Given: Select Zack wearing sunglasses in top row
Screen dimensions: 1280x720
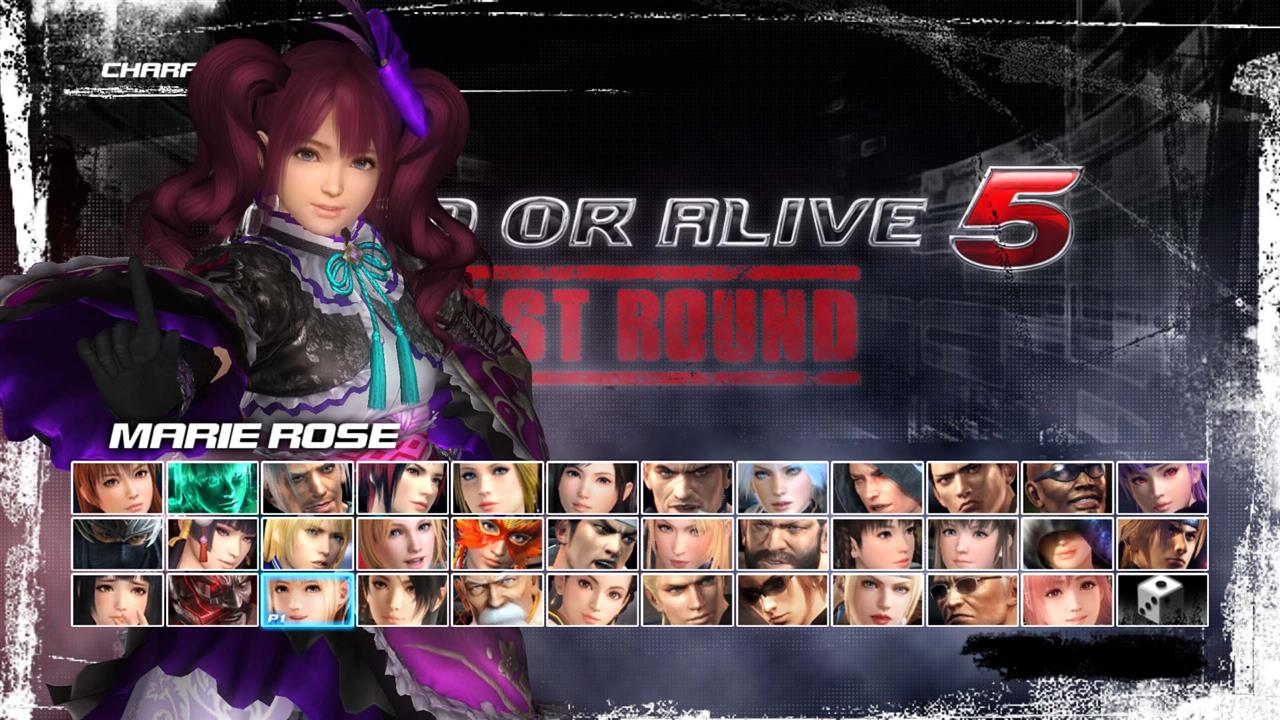Looking at the screenshot, I should point(1065,490).
